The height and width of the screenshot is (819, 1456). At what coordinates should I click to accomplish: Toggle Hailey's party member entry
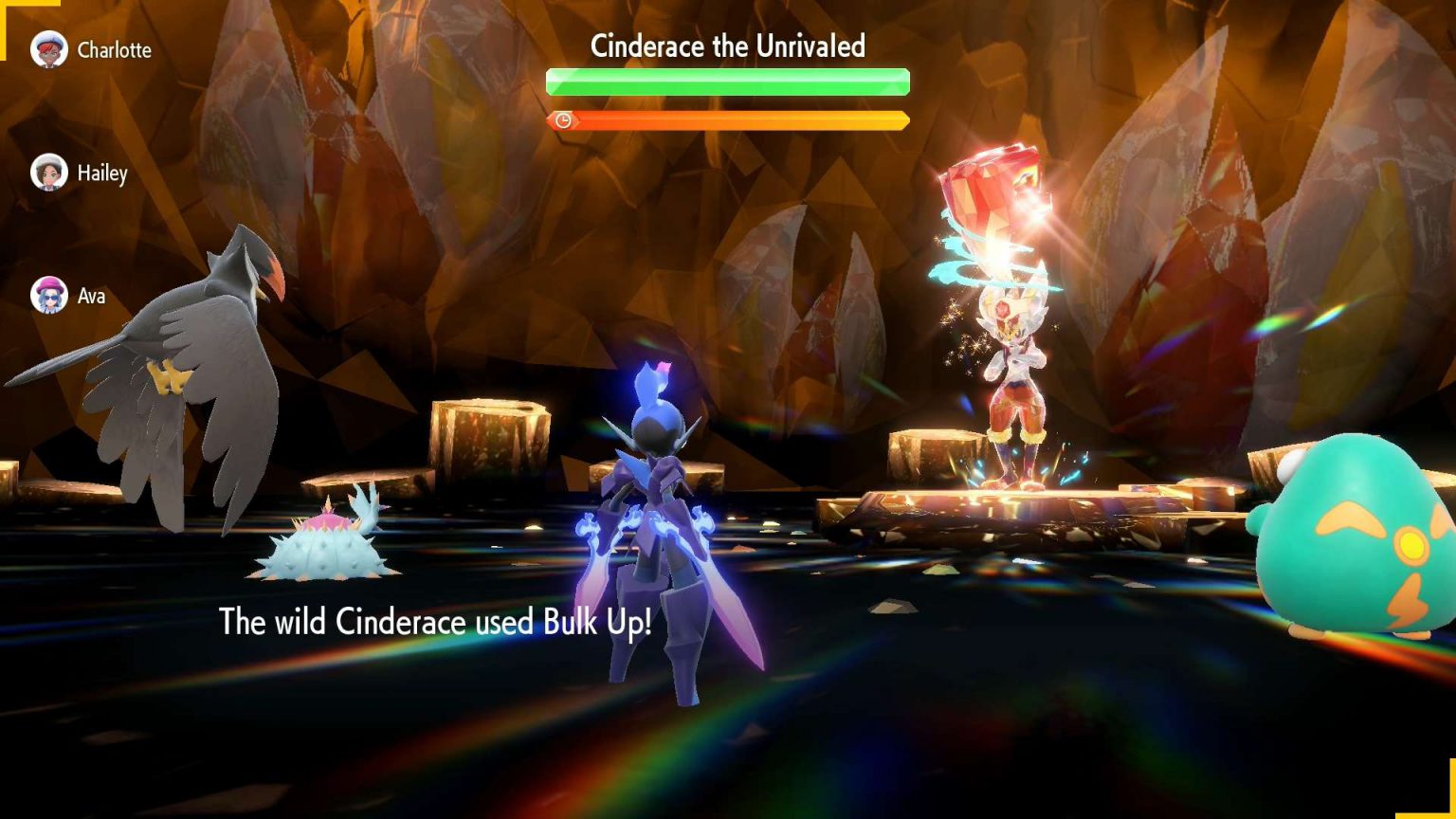(90, 173)
